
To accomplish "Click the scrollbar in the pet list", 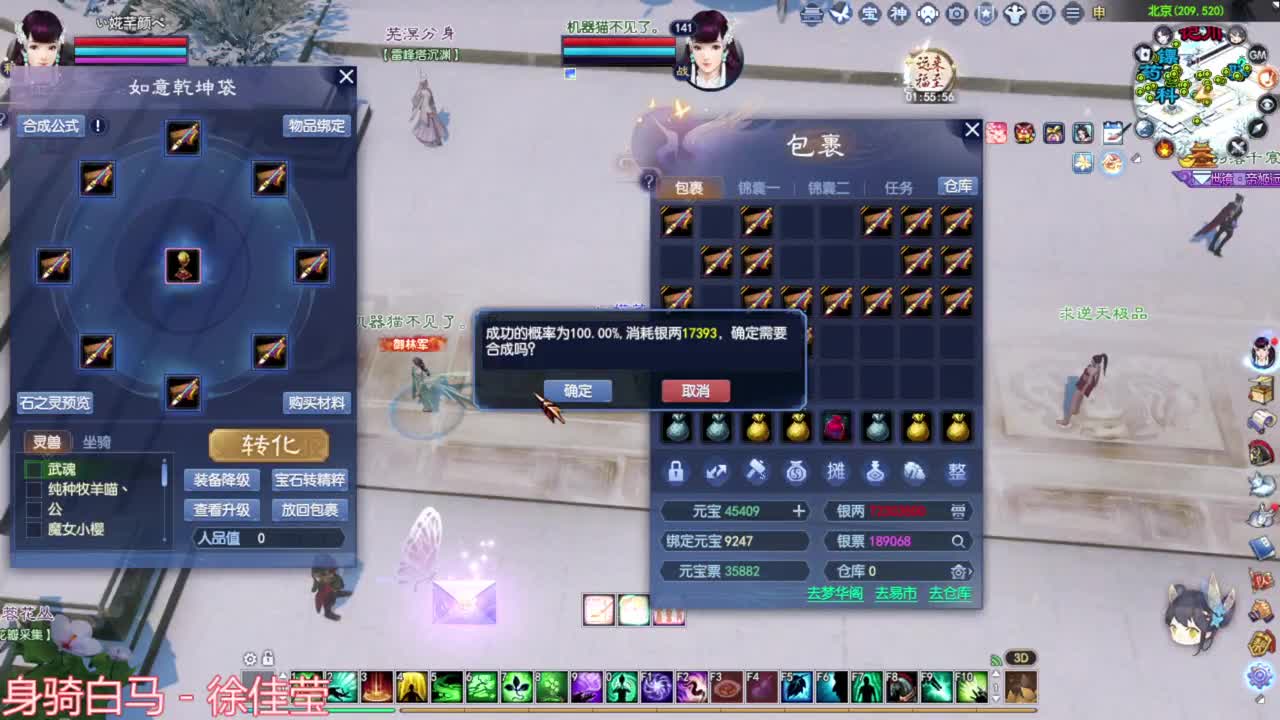I will 164,473.
